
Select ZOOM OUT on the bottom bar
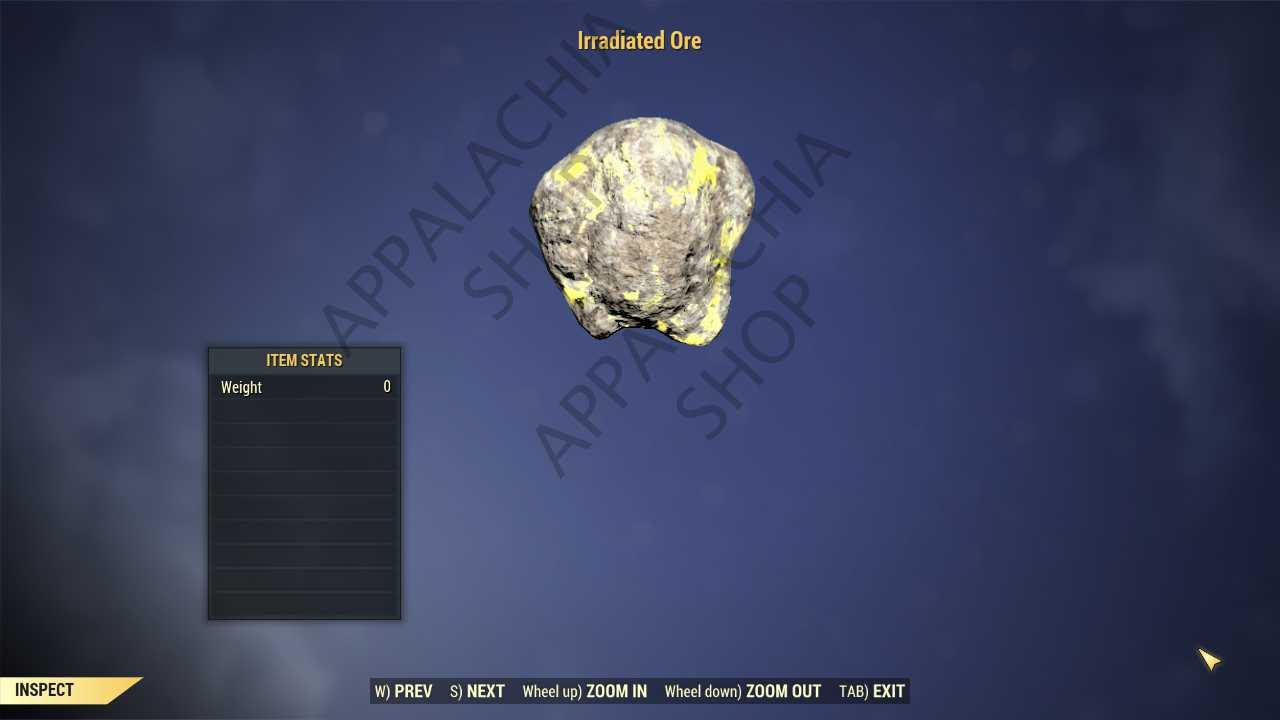[x=743, y=691]
